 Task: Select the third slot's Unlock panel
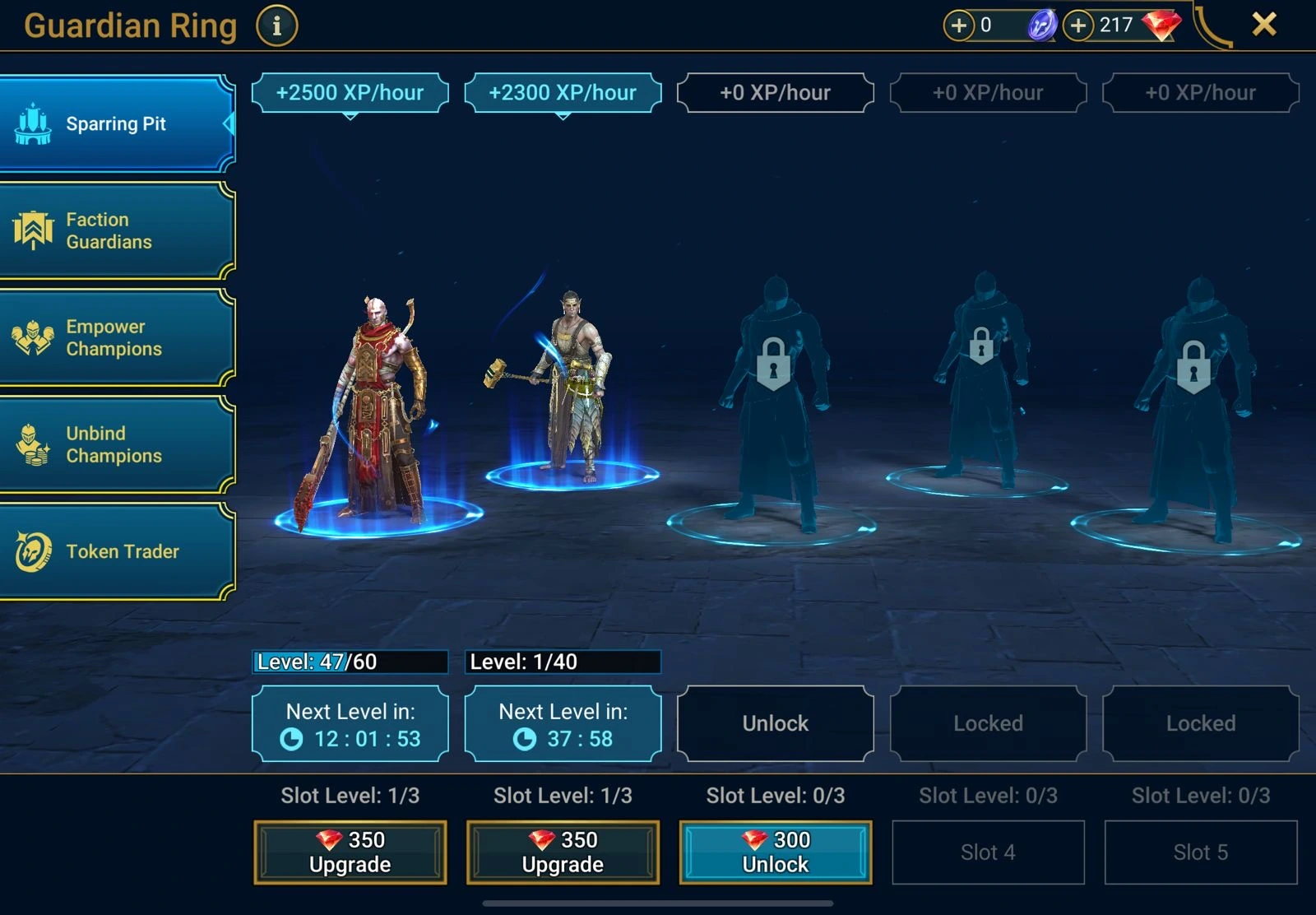point(775,723)
